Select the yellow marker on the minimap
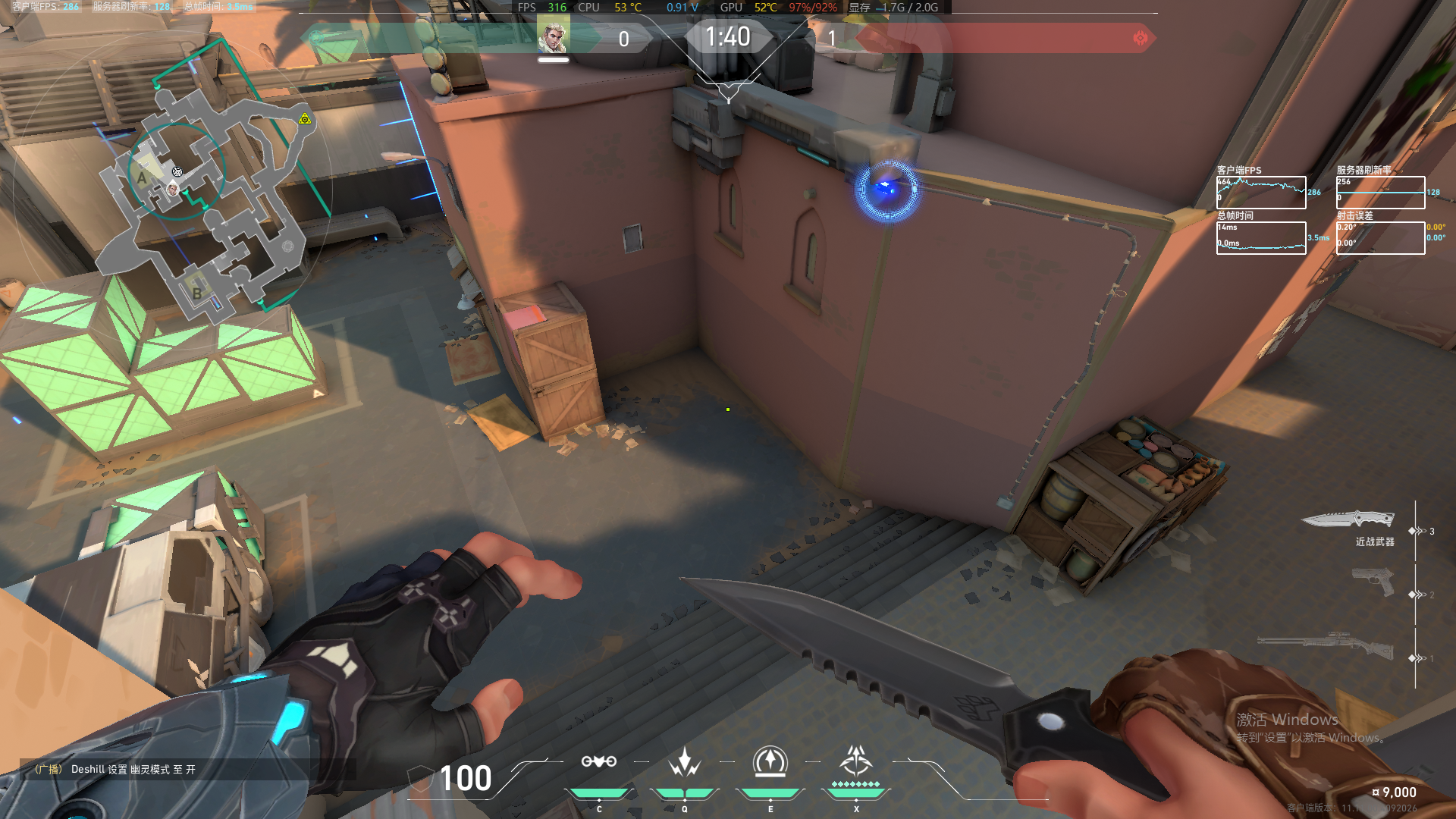The width and height of the screenshot is (1456, 819). click(305, 119)
